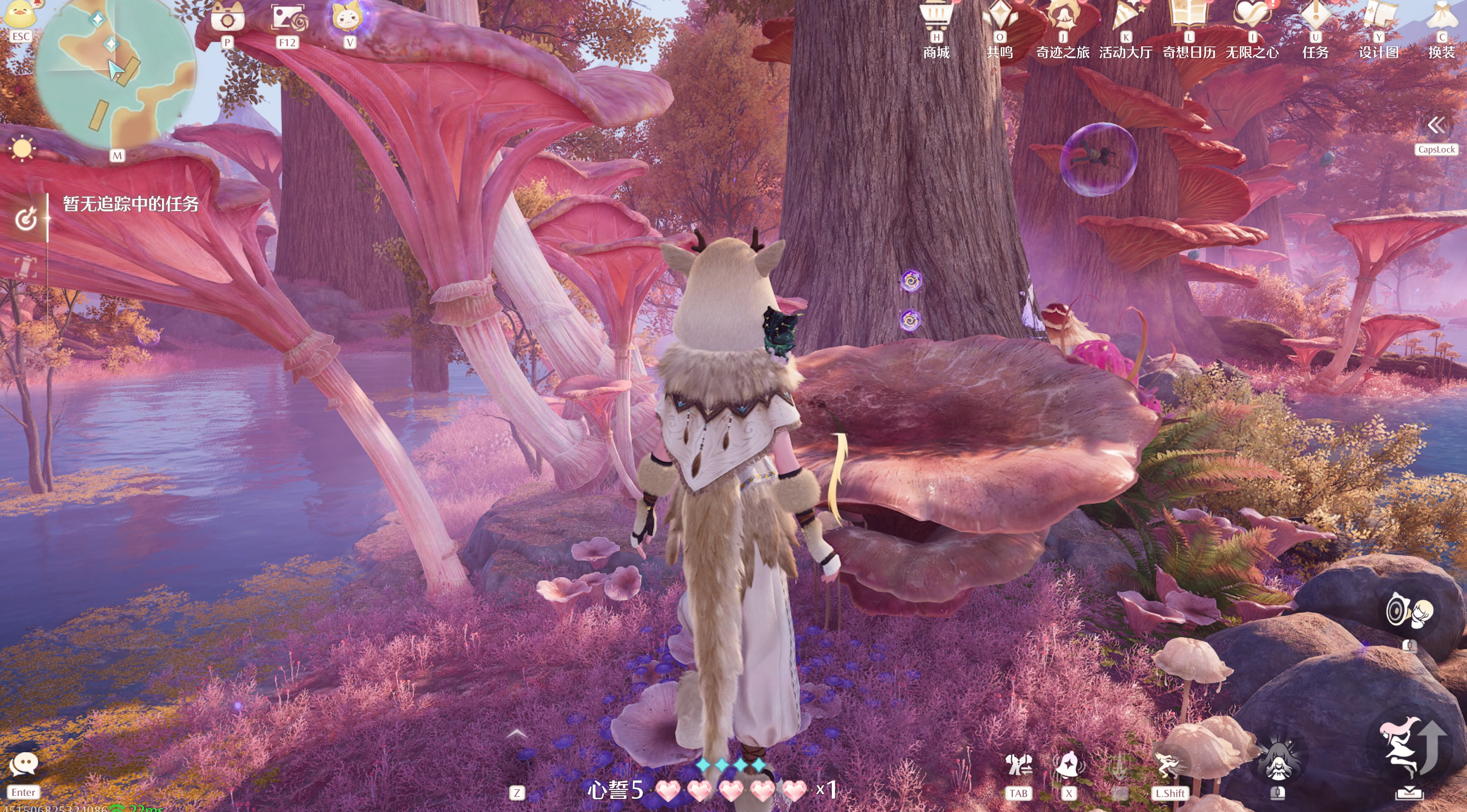Viewport: 1467px width, 812px height.
Task: Click the sun time-of-day icon
Action: pyautogui.click(x=22, y=149)
